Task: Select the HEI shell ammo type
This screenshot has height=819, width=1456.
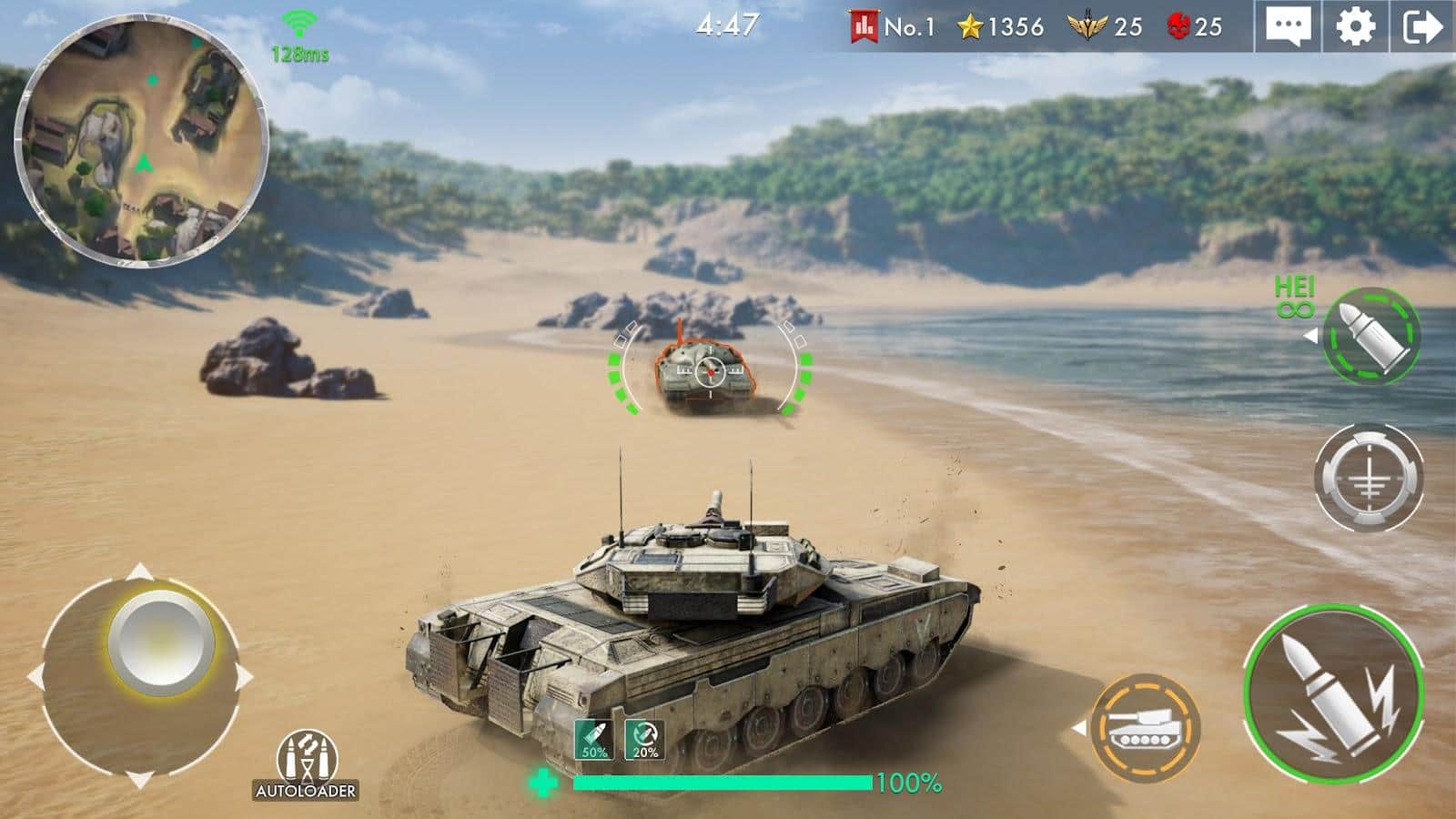Action: click(1370, 335)
